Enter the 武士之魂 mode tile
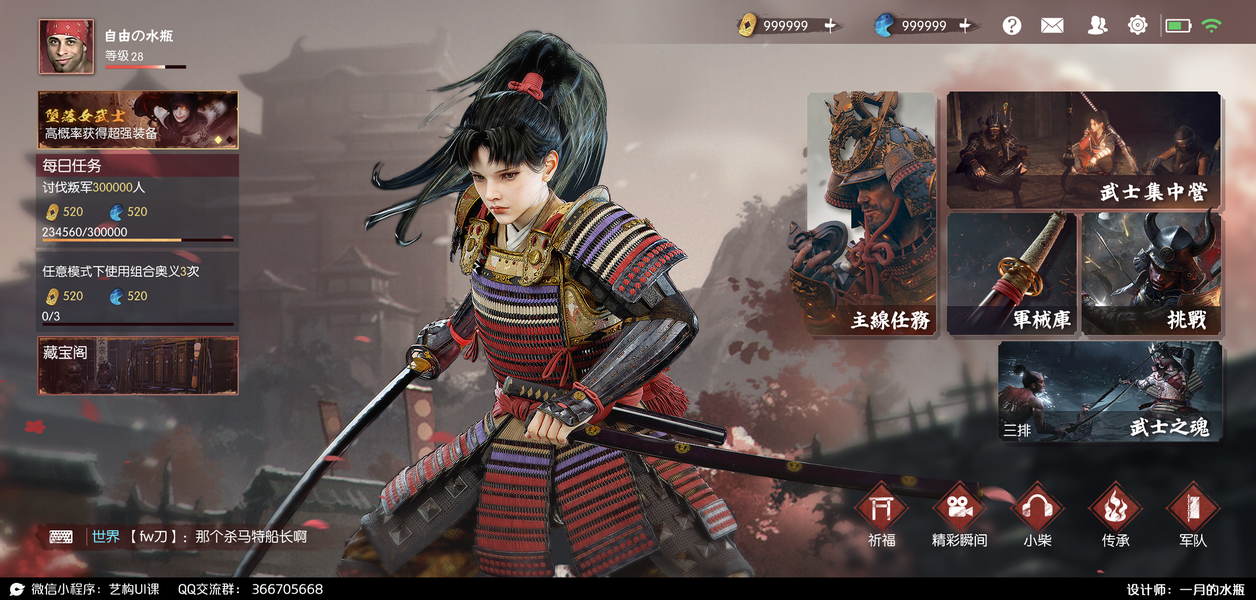This screenshot has height=600, width=1256. [x=1109, y=392]
